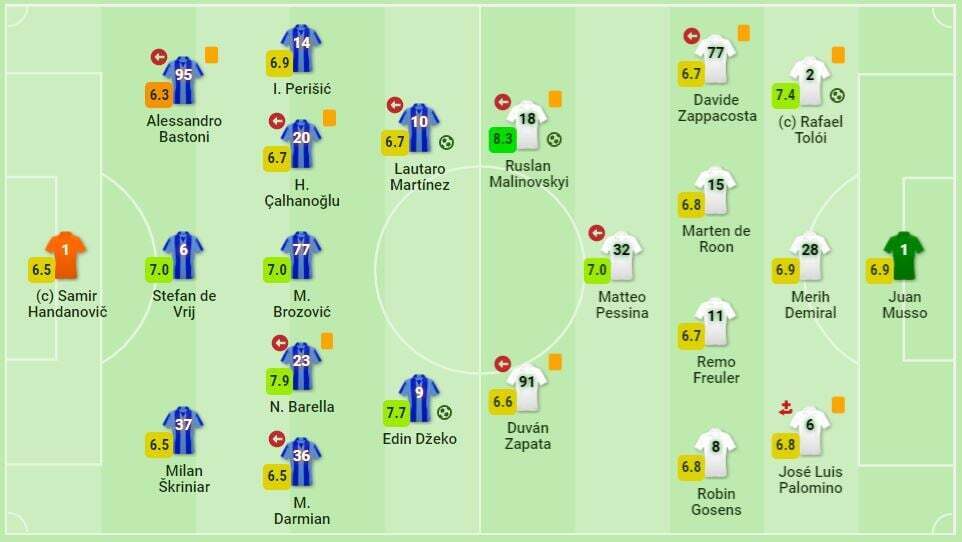The height and width of the screenshot is (542, 962).
Task: Open Matteo Pessina's player details
Action: pos(622,256)
